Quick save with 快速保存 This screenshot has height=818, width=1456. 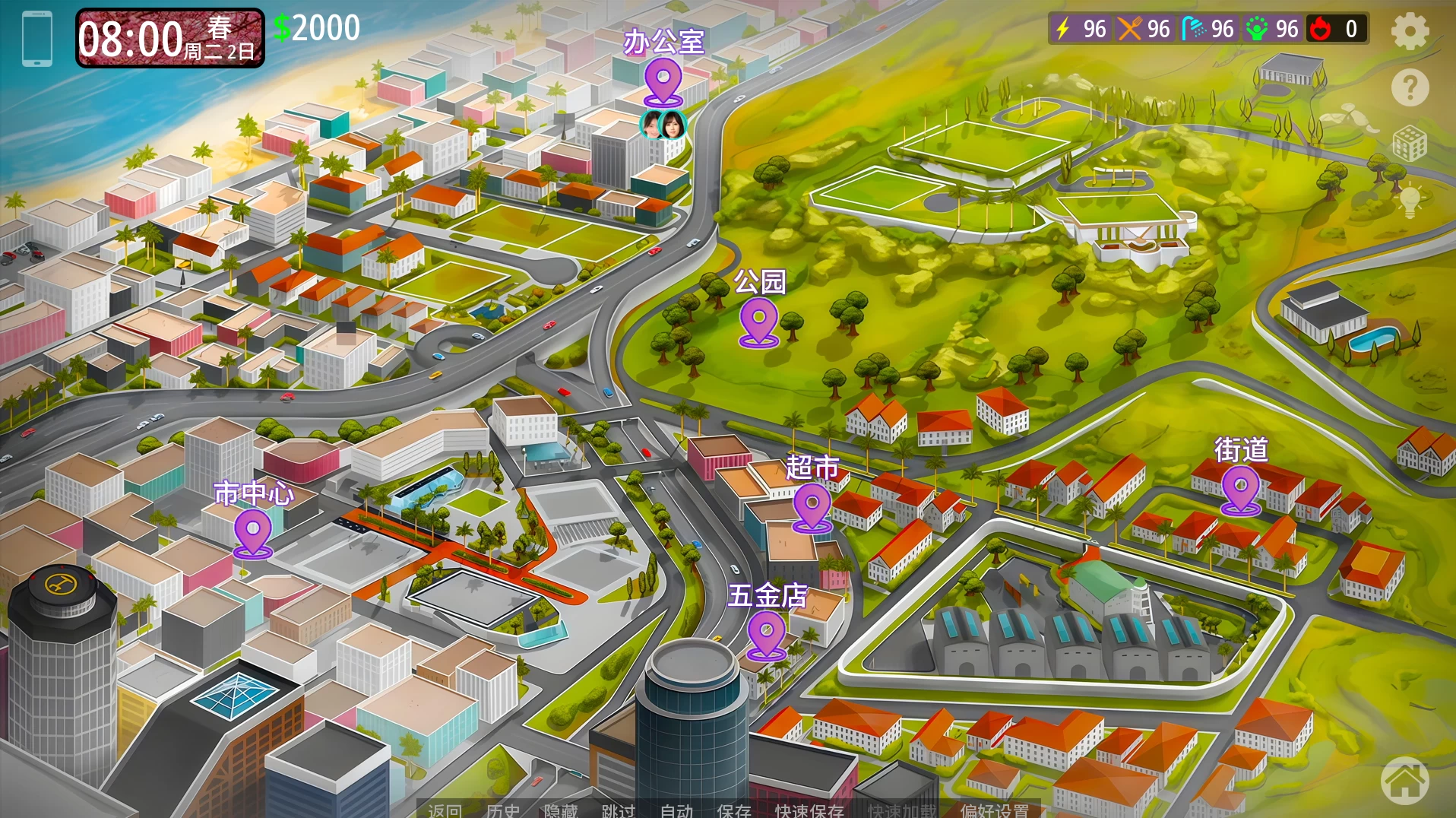tap(809, 810)
